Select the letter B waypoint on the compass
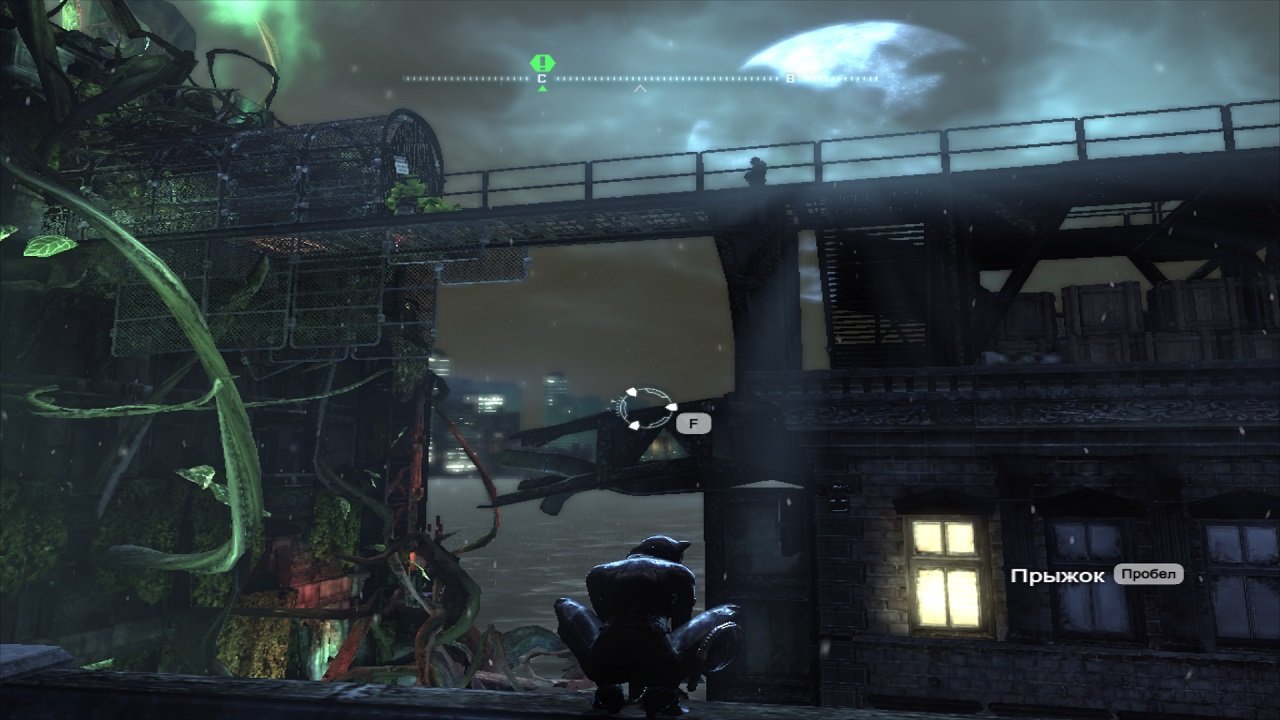Viewport: 1280px width, 720px height. (x=789, y=78)
